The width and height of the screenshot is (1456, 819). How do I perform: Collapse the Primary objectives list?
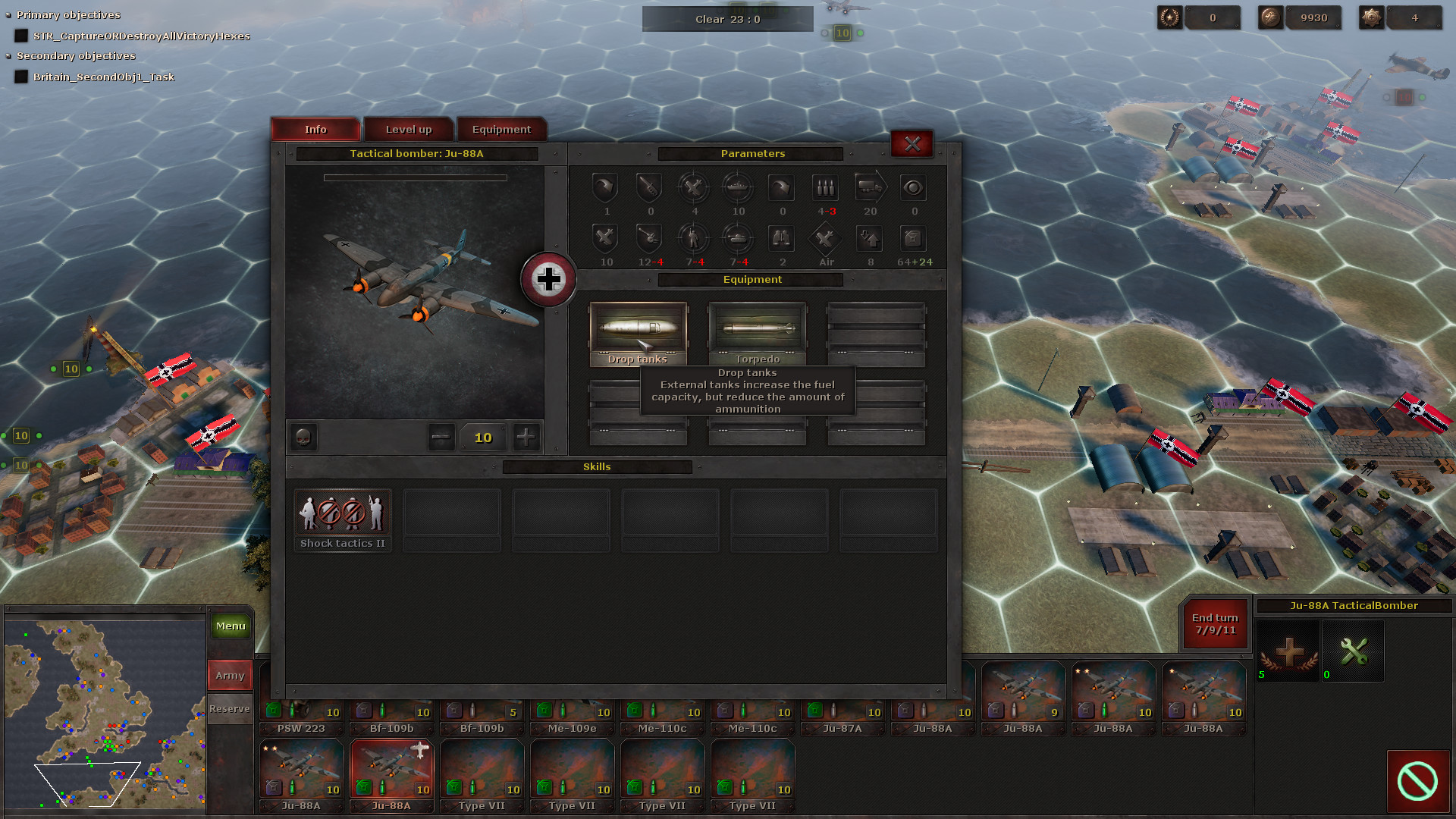coord(8,14)
